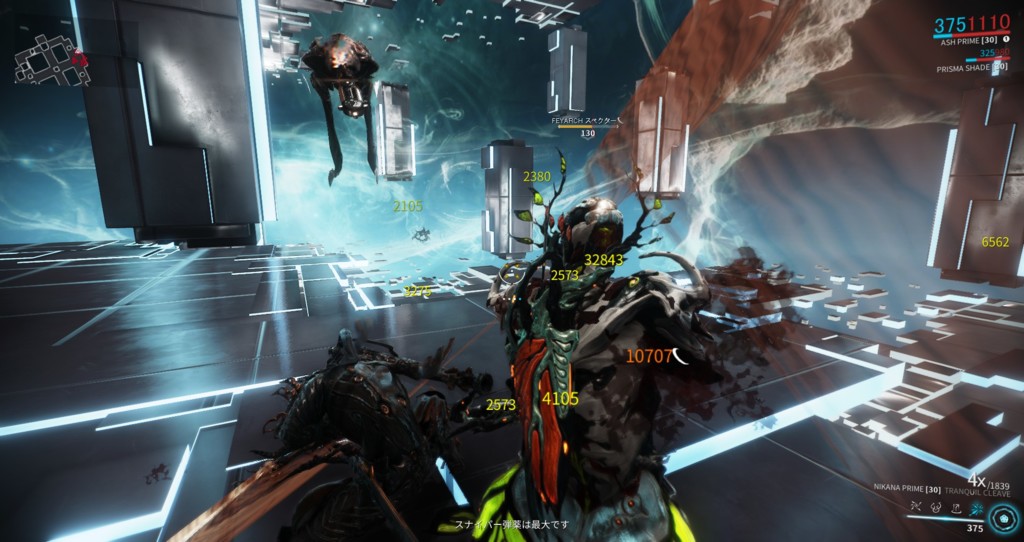Click the circular energy orb icon

[1002, 518]
